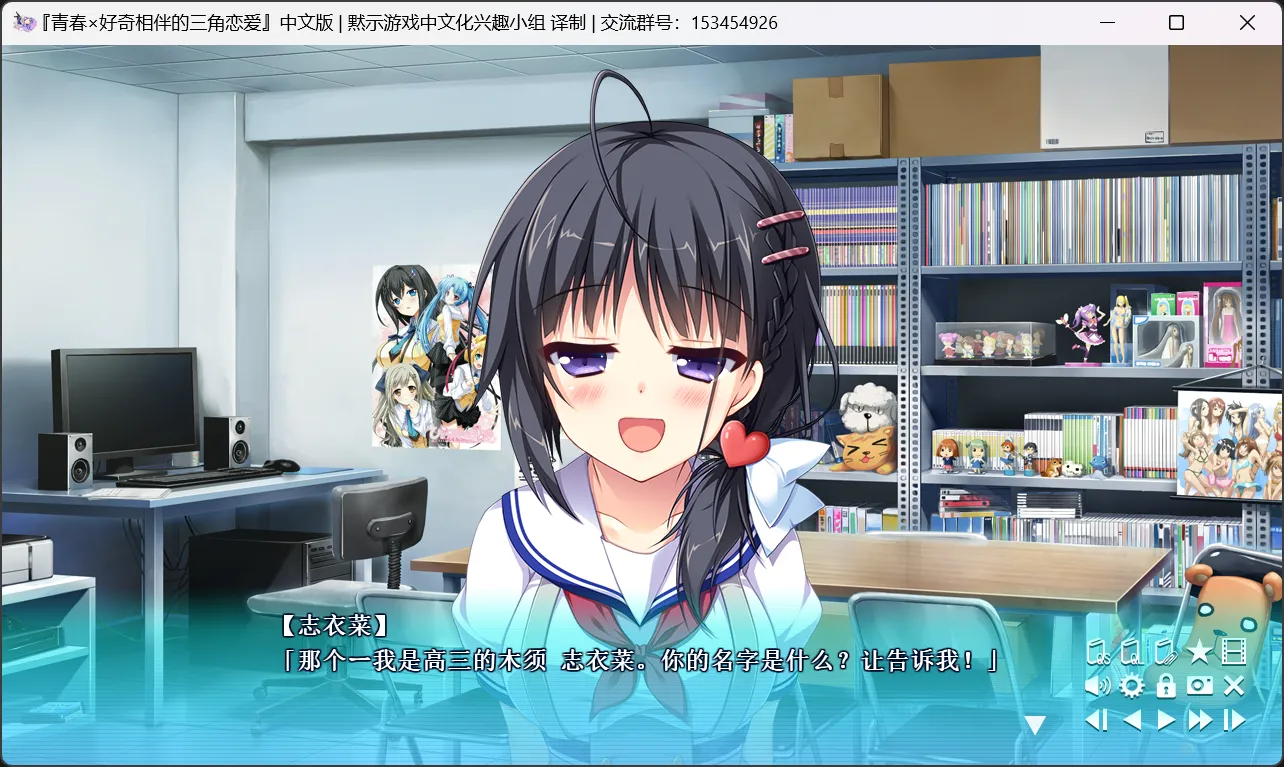Viewport: 1284px width, 767px height.
Task: Click the speaker voice replay icon
Action: point(1098,686)
